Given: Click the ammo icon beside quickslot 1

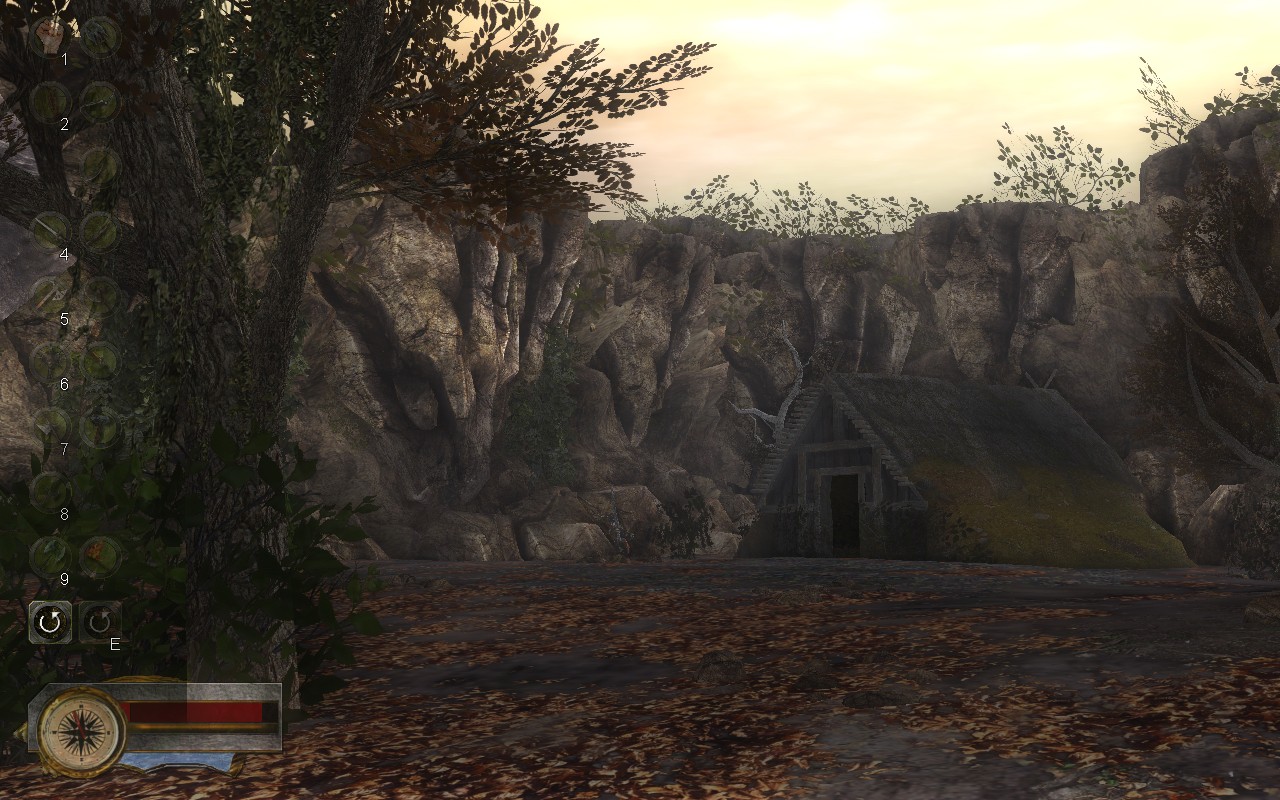Looking at the screenshot, I should pyautogui.click(x=98, y=38).
